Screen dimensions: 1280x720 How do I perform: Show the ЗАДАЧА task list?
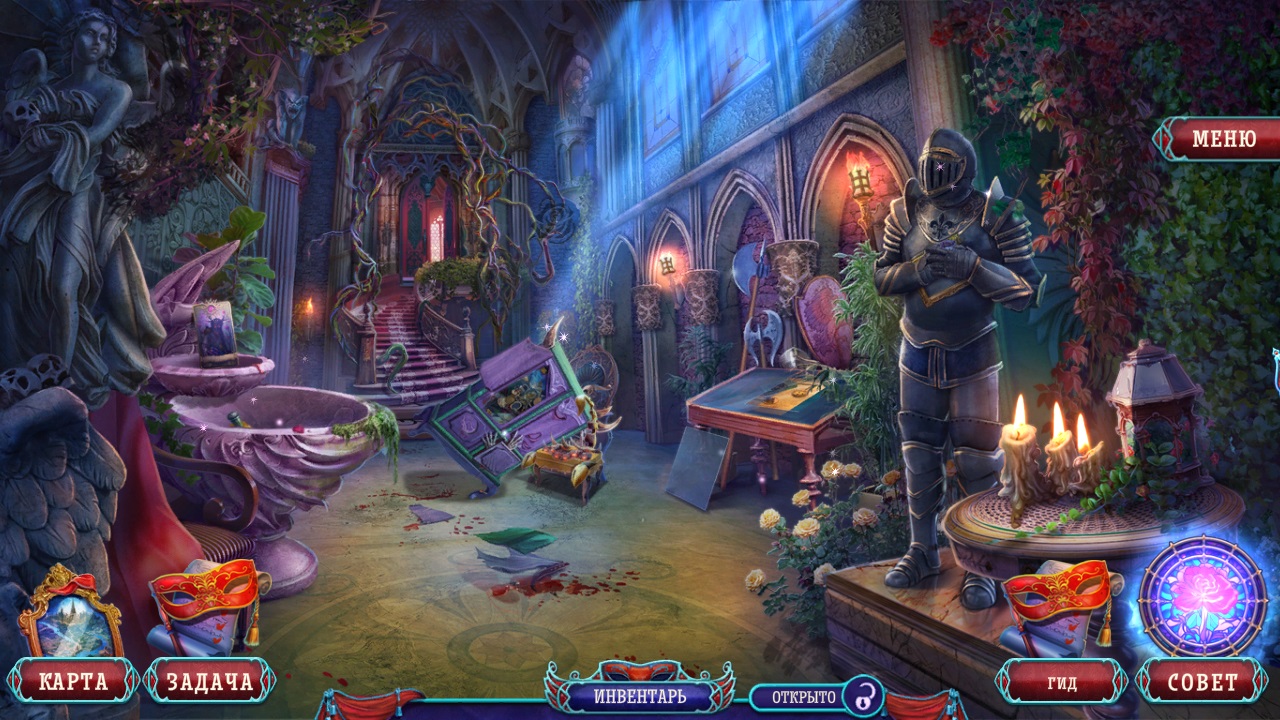(209, 682)
